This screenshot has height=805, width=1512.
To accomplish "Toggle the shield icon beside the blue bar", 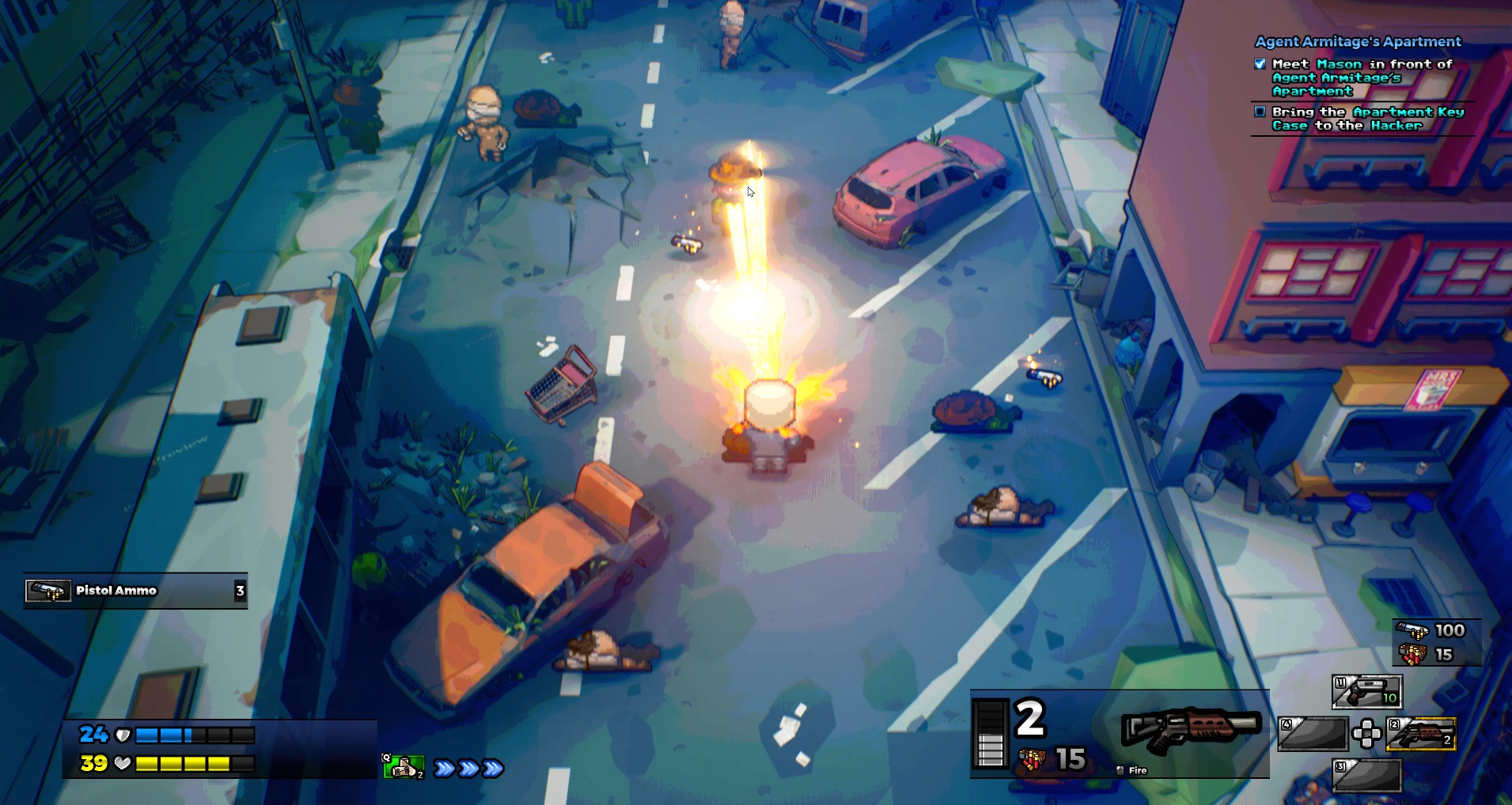I will pos(122,734).
